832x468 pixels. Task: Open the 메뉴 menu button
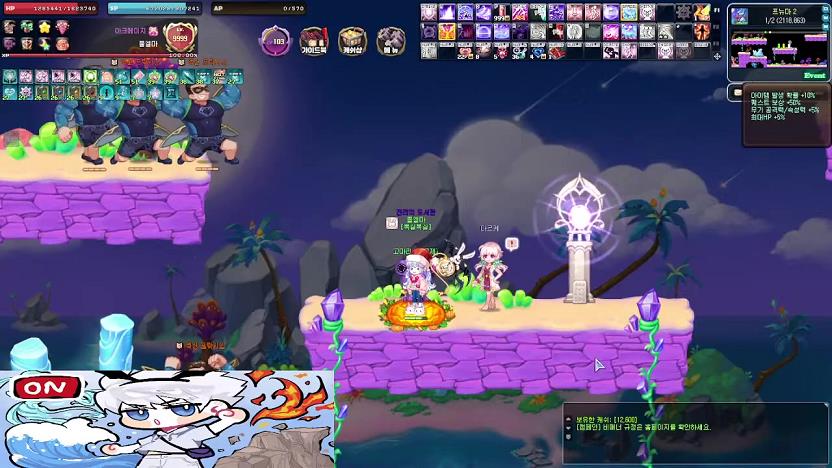pyautogui.click(x=389, y=41)
